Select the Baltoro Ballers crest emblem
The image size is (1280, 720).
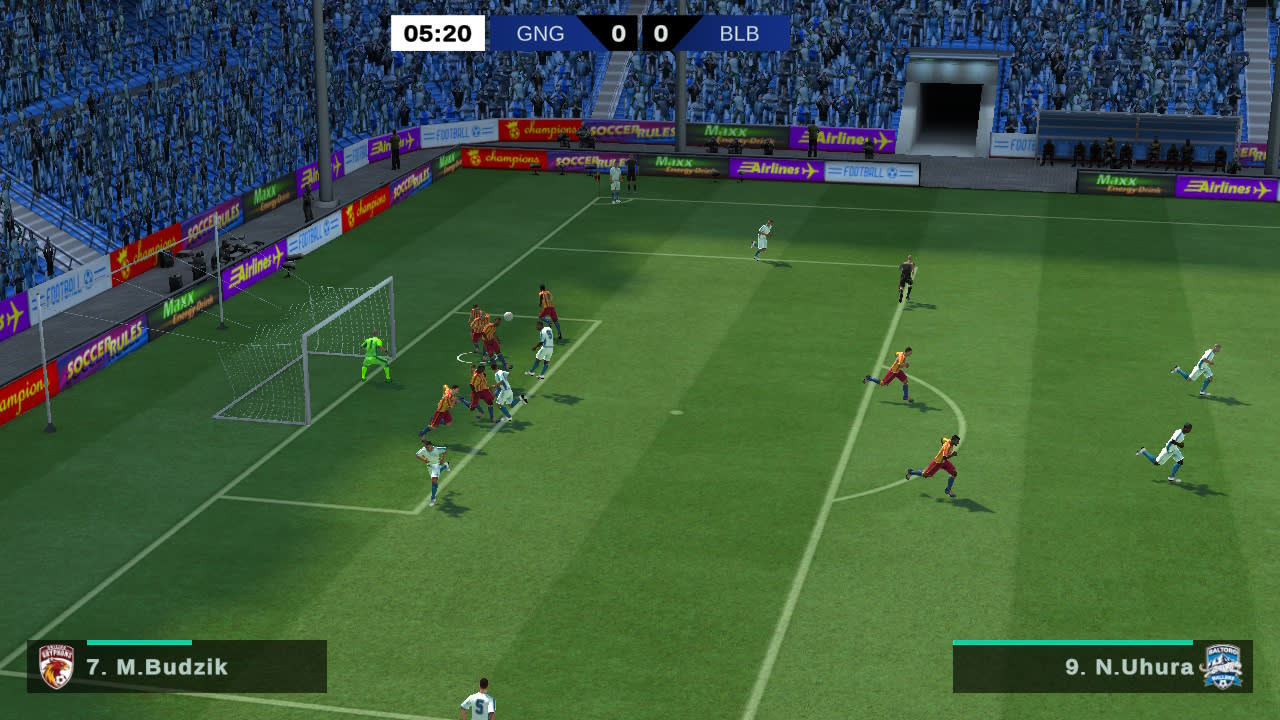(1222, 668)
